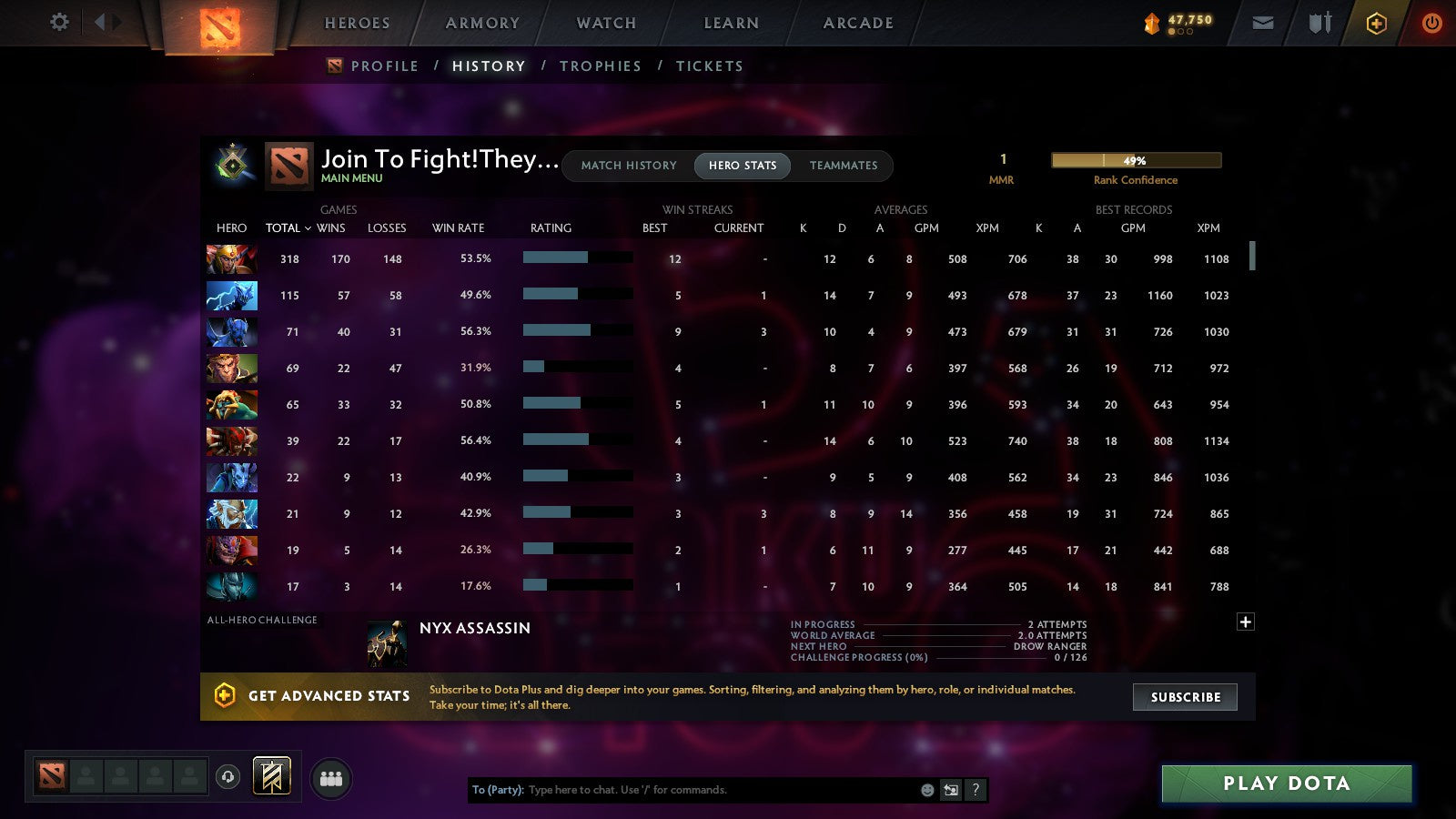Click the red power button icon
Image resolution: width=1456 pixels, height=819 pixels.
(x=1431, y=23)
